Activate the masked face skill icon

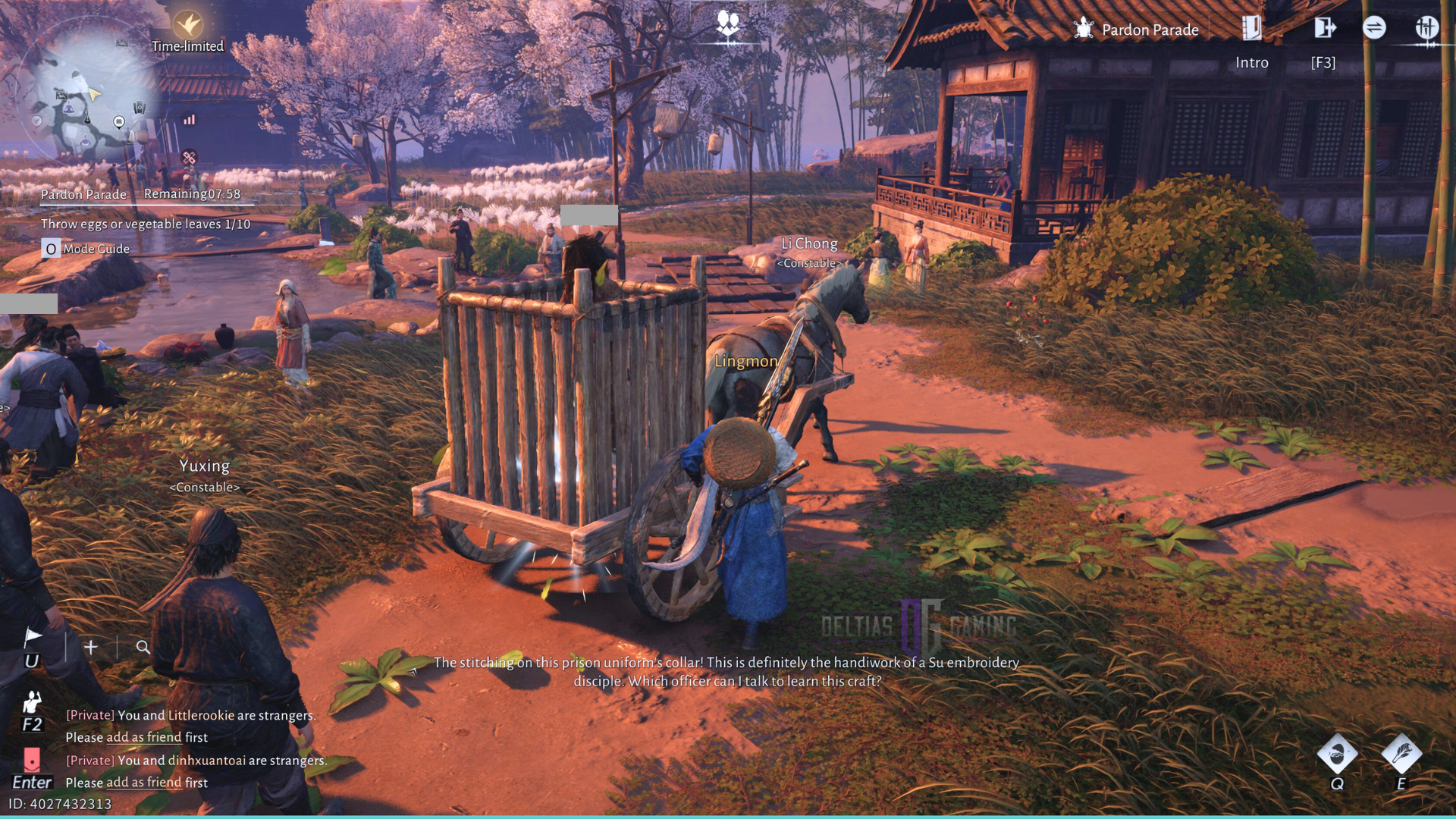pyautogui.click(x=1337, y=754)
